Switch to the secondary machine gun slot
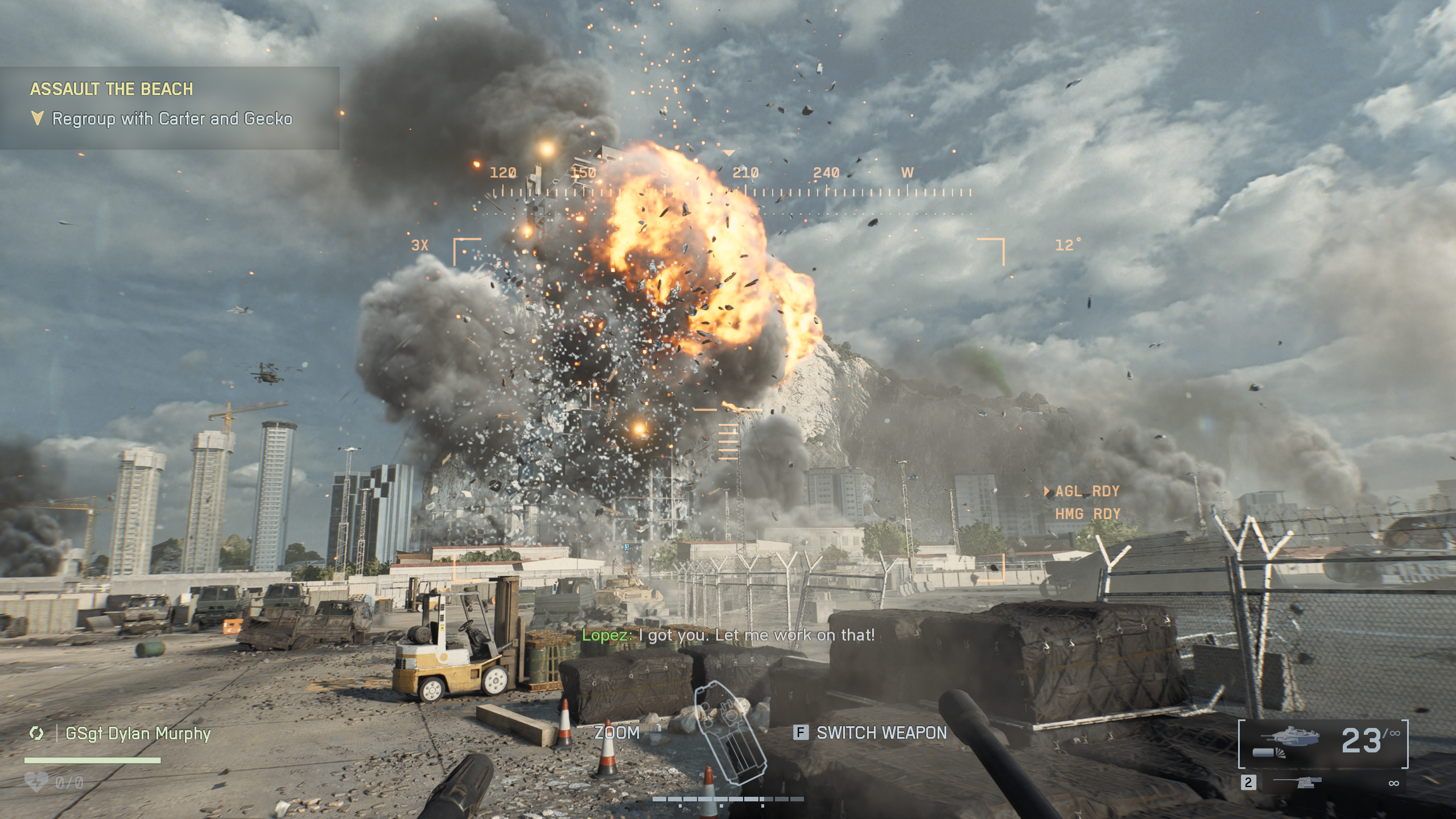 point(1323,783)
